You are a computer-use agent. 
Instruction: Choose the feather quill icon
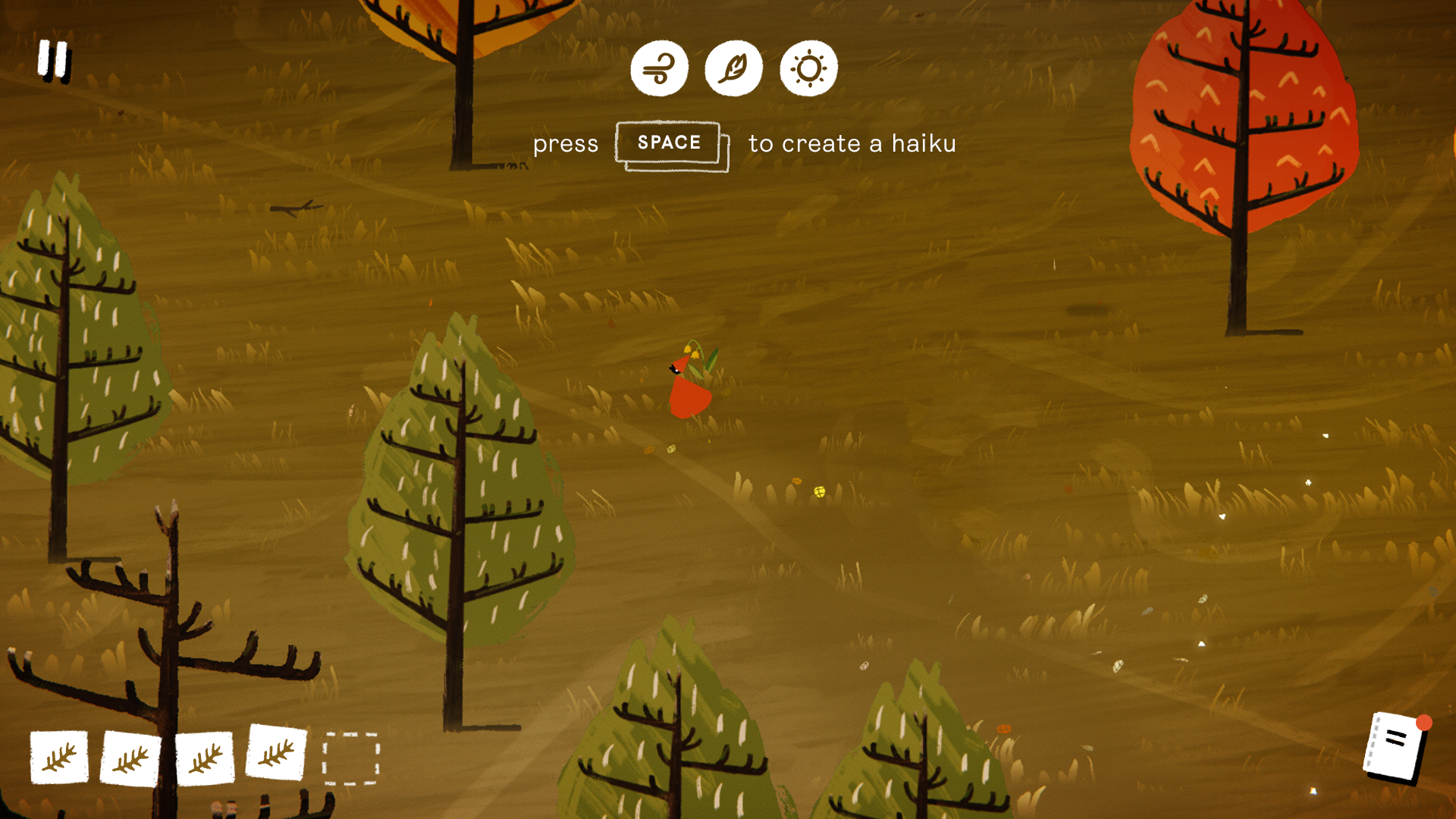pyautogui.click(x=733, y=69)
